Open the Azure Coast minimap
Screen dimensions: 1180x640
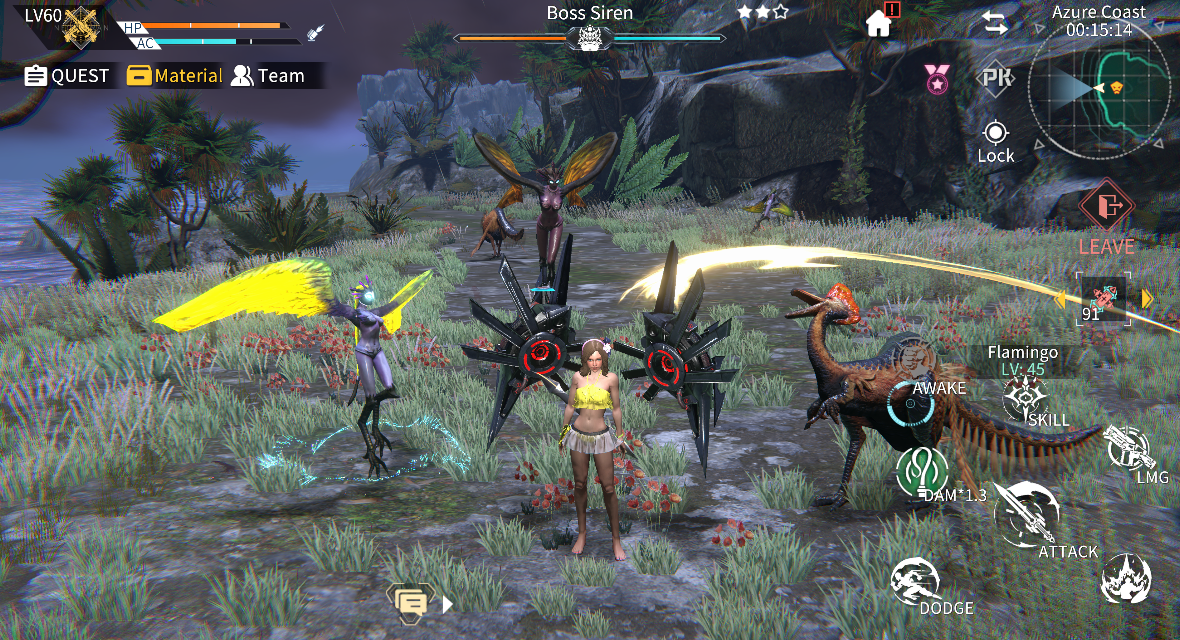1099,90
